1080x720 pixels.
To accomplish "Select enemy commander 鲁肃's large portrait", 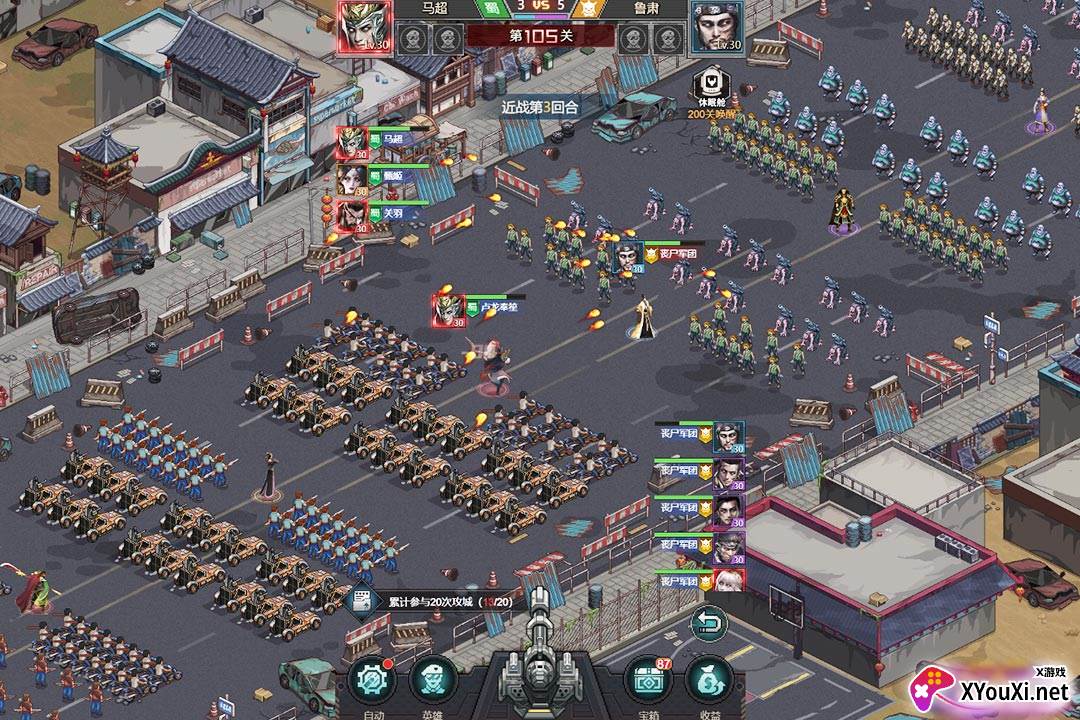I will click(x=716, y=25).
